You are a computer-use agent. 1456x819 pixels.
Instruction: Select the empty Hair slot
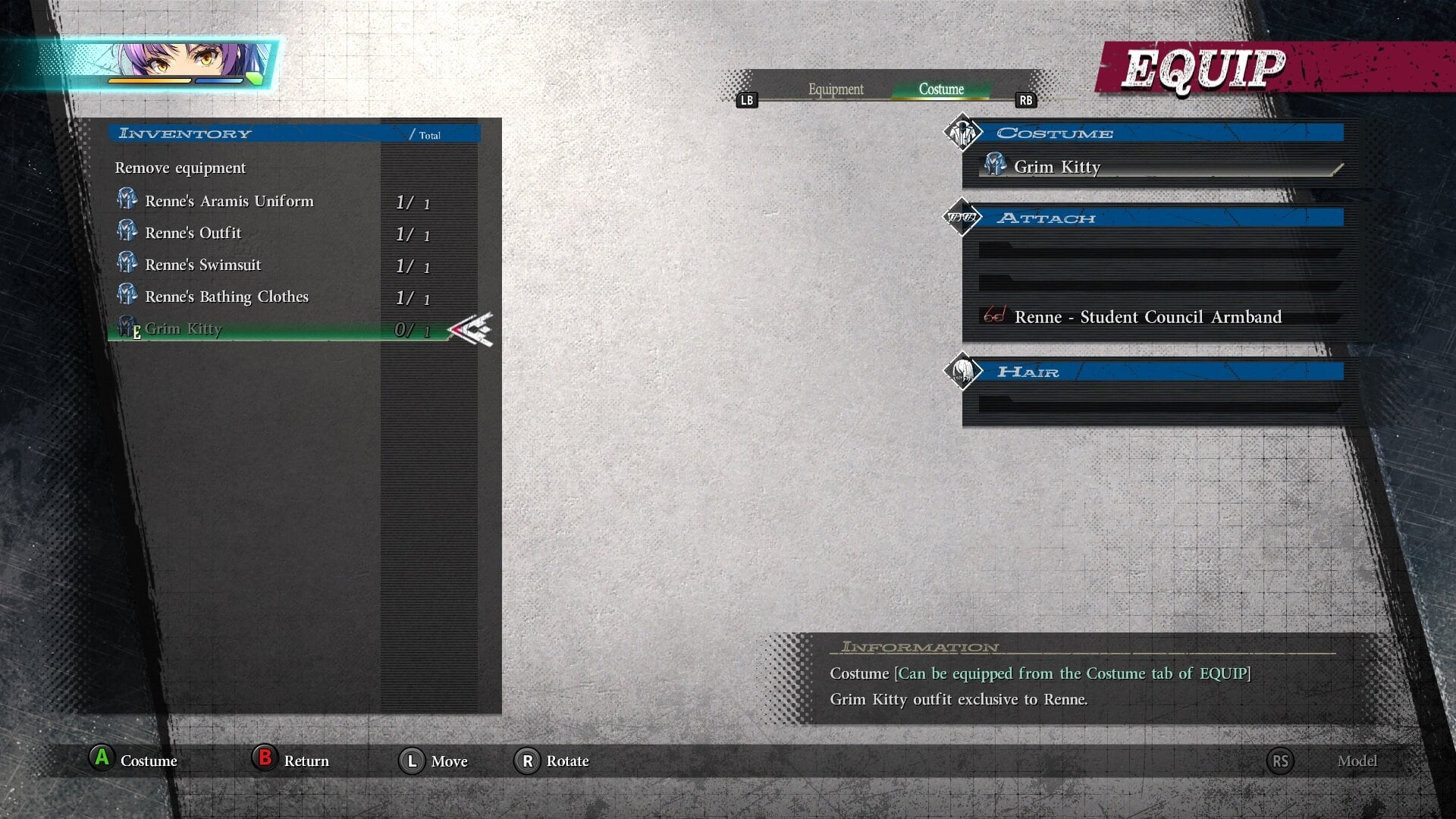1159,404
